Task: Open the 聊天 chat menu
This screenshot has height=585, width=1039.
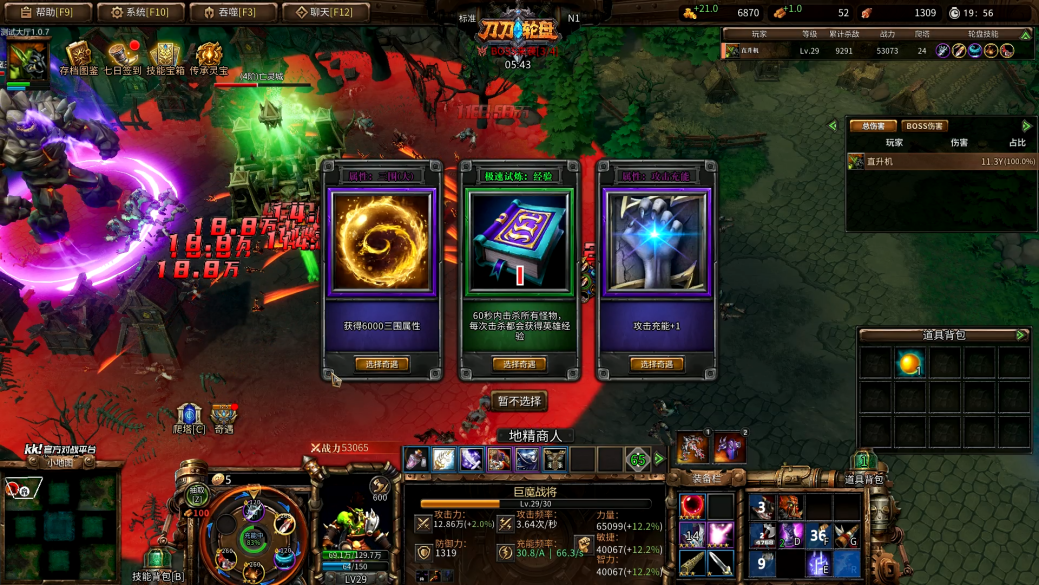Action: point(324,13)
